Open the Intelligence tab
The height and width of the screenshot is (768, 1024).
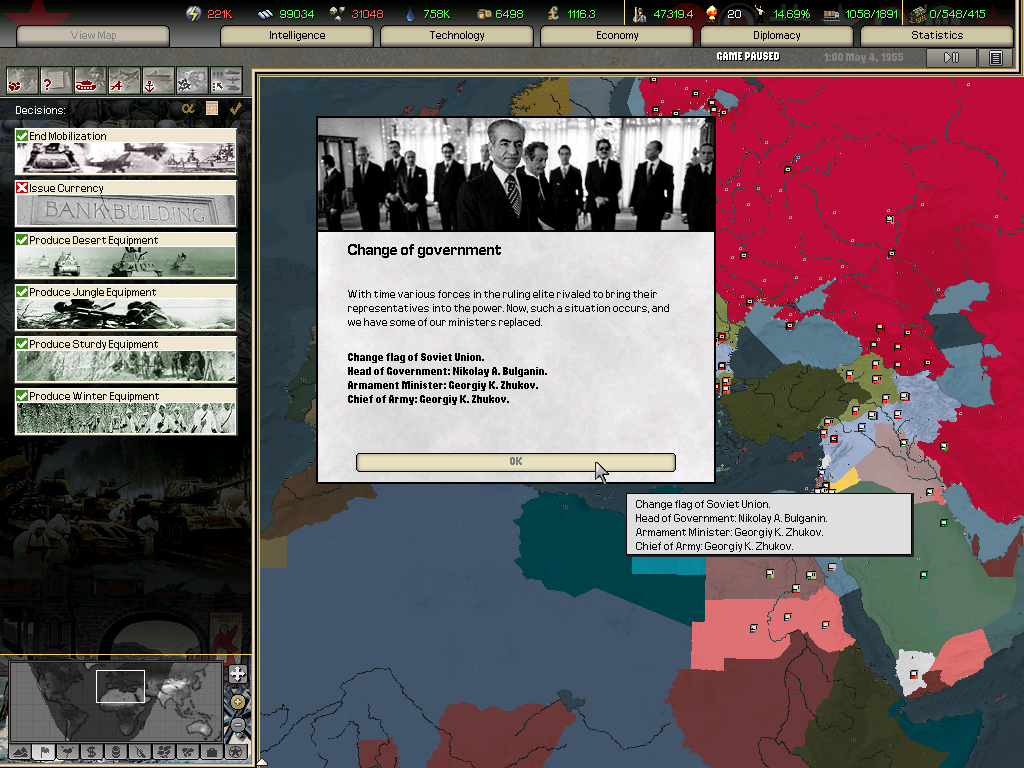tap(297, 36)
